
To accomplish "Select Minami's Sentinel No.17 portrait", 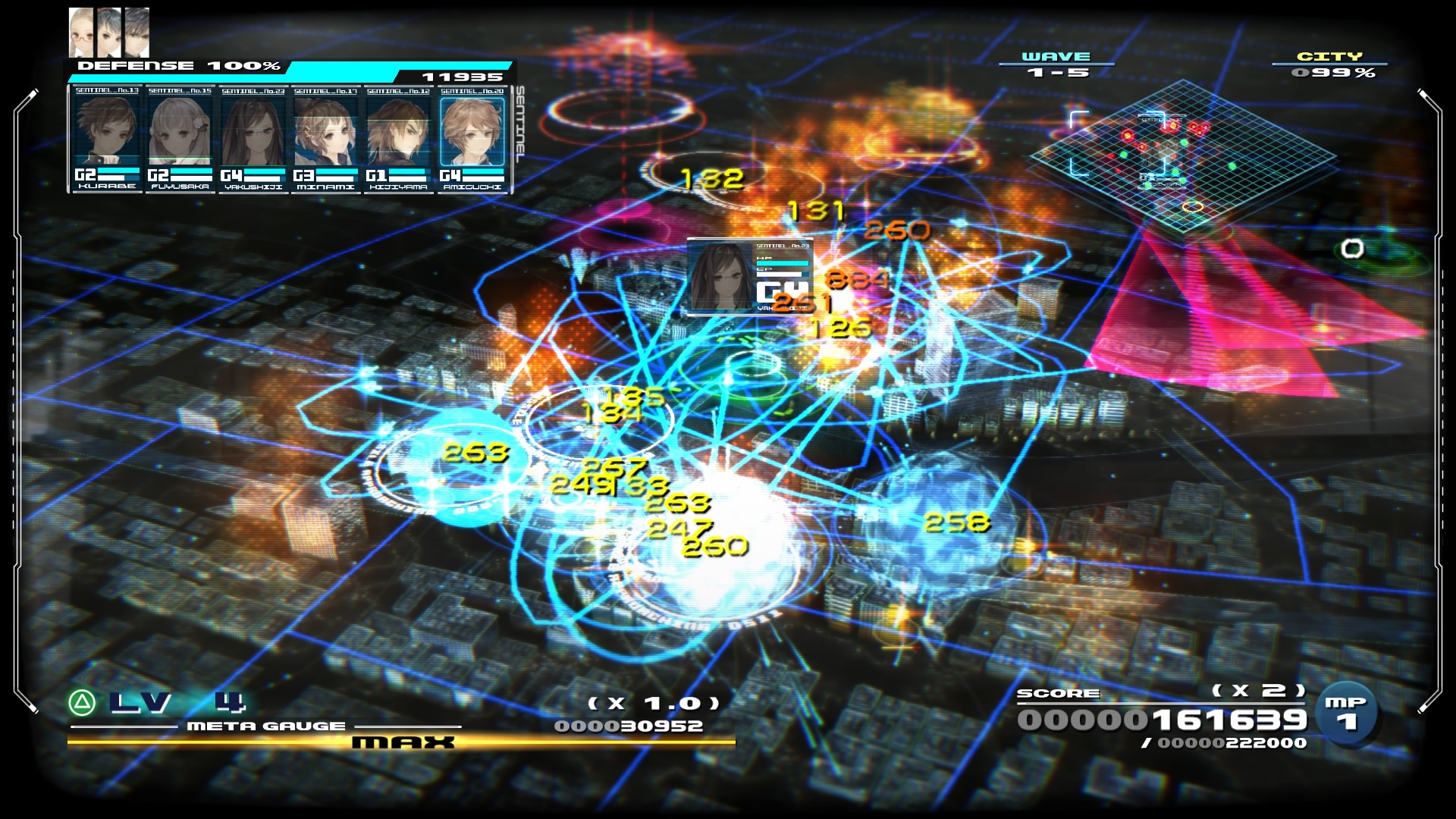I will pyautogui.click(x=325, y=130).
